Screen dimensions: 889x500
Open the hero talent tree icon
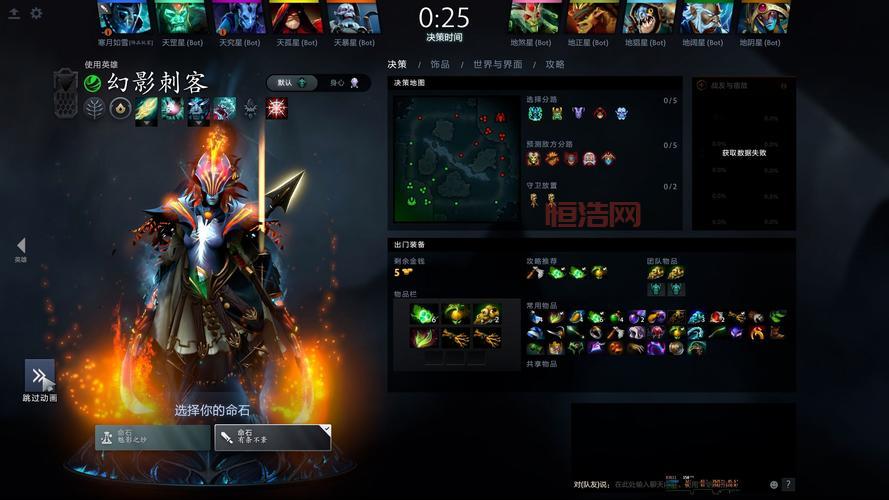[95, 108]
